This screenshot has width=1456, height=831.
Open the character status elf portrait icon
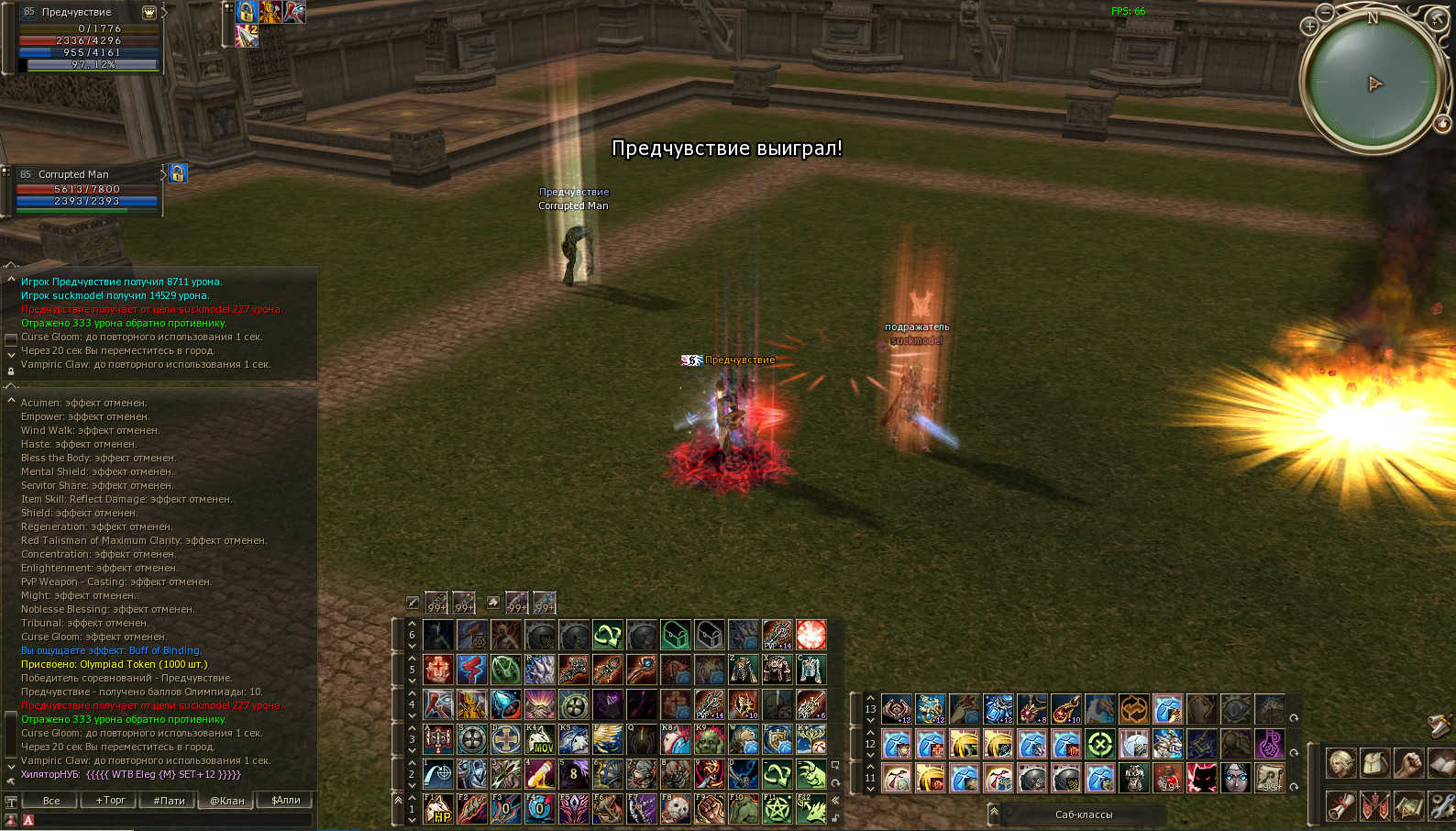(x=1341, y=762)
